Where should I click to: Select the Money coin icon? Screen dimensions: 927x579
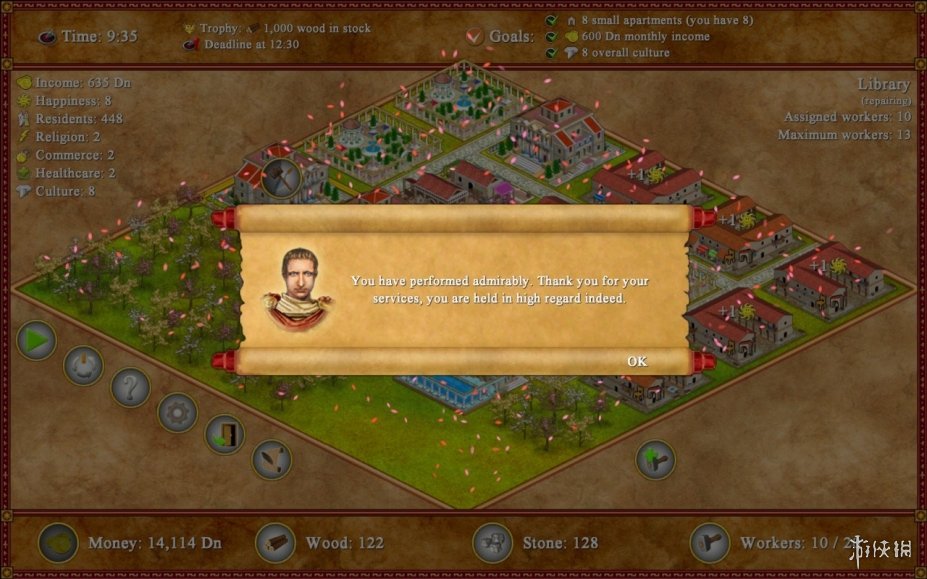click(58, 543)
